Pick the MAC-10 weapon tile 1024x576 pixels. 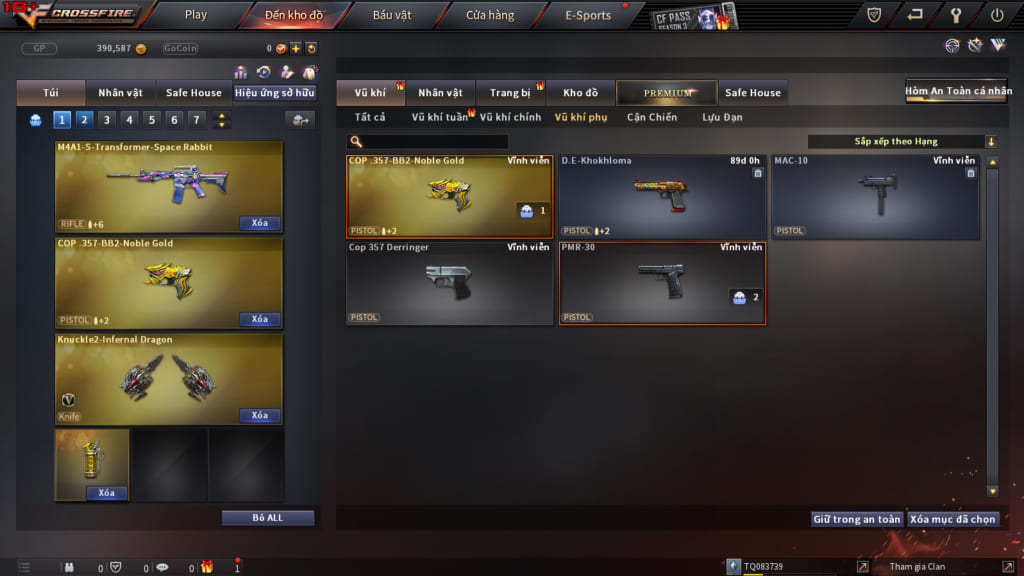coord(875,198)
